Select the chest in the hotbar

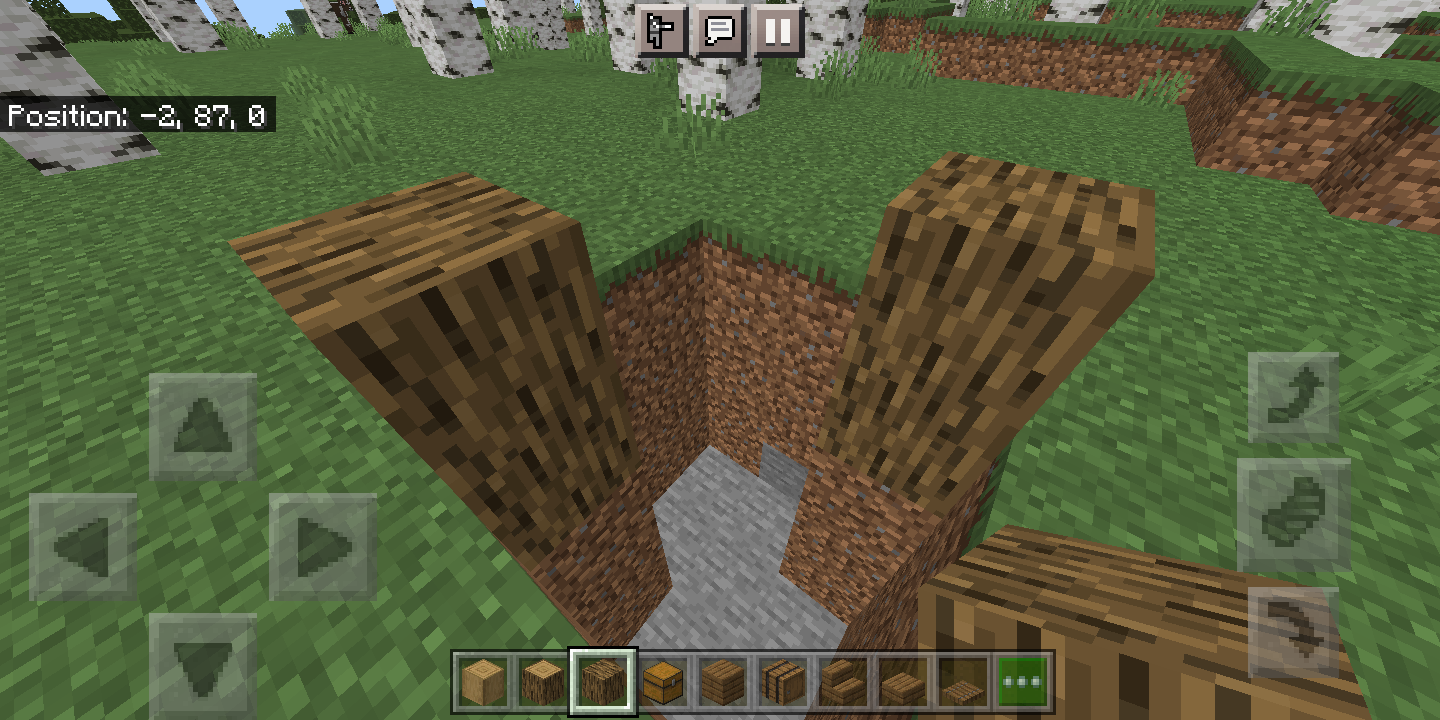click(x=661, y=683)
